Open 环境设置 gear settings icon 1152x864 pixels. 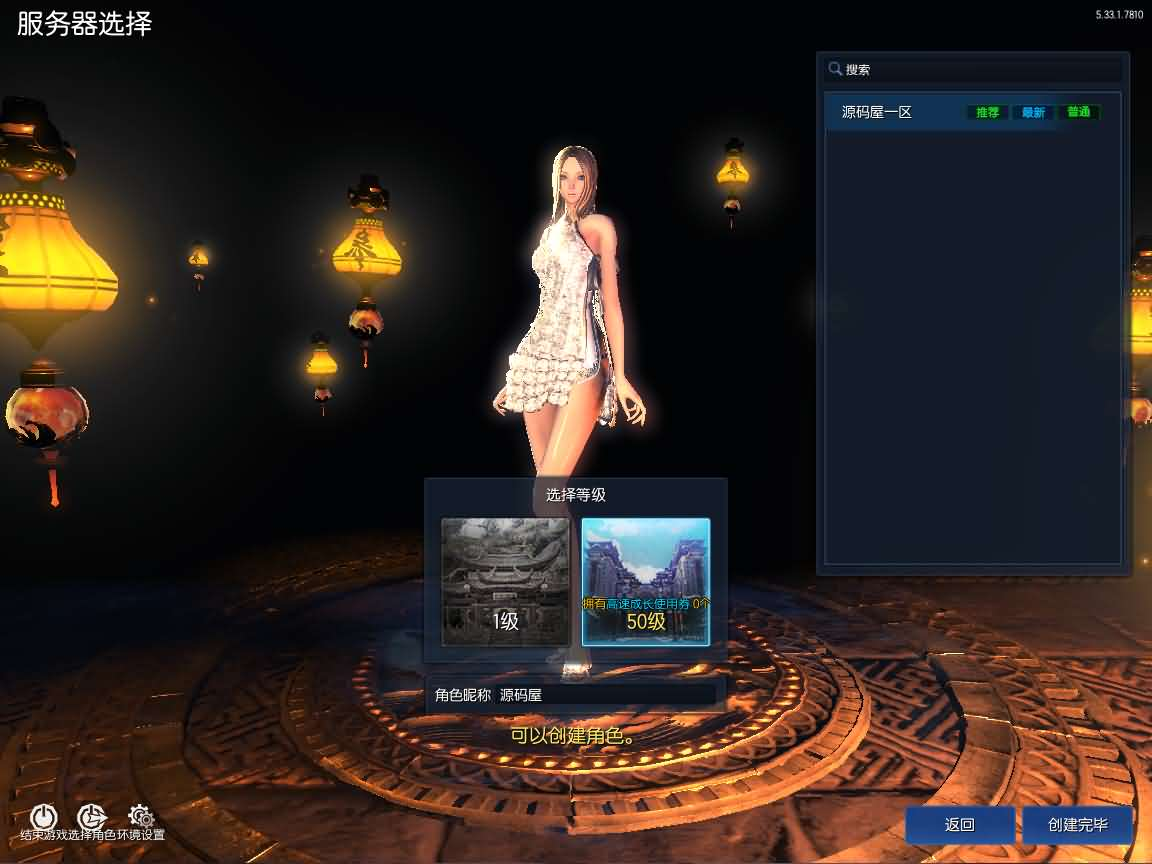(140, 817)
